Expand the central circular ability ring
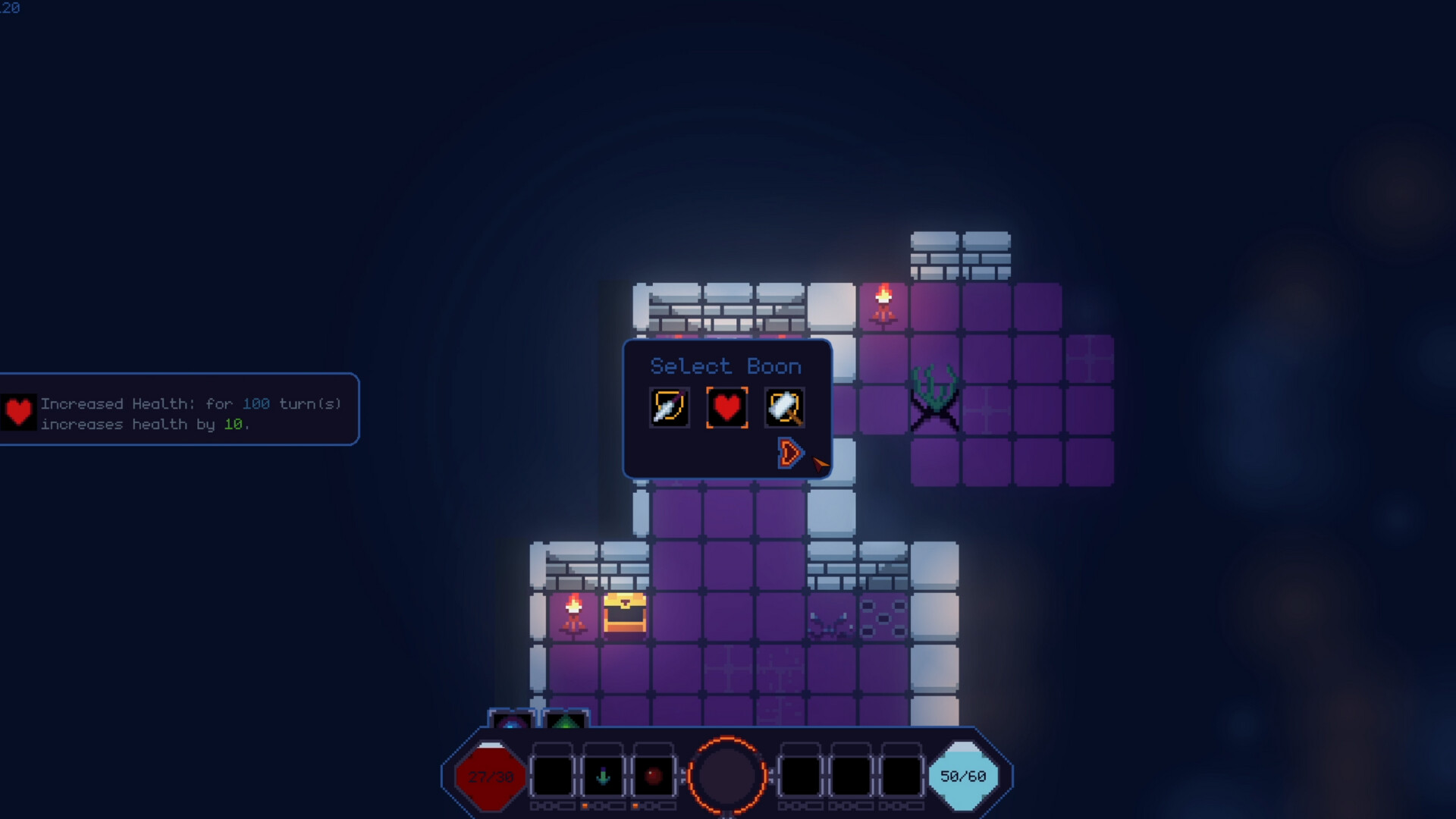The width and height of the screenshot is (1456, 819). click(x=728, y=775)
